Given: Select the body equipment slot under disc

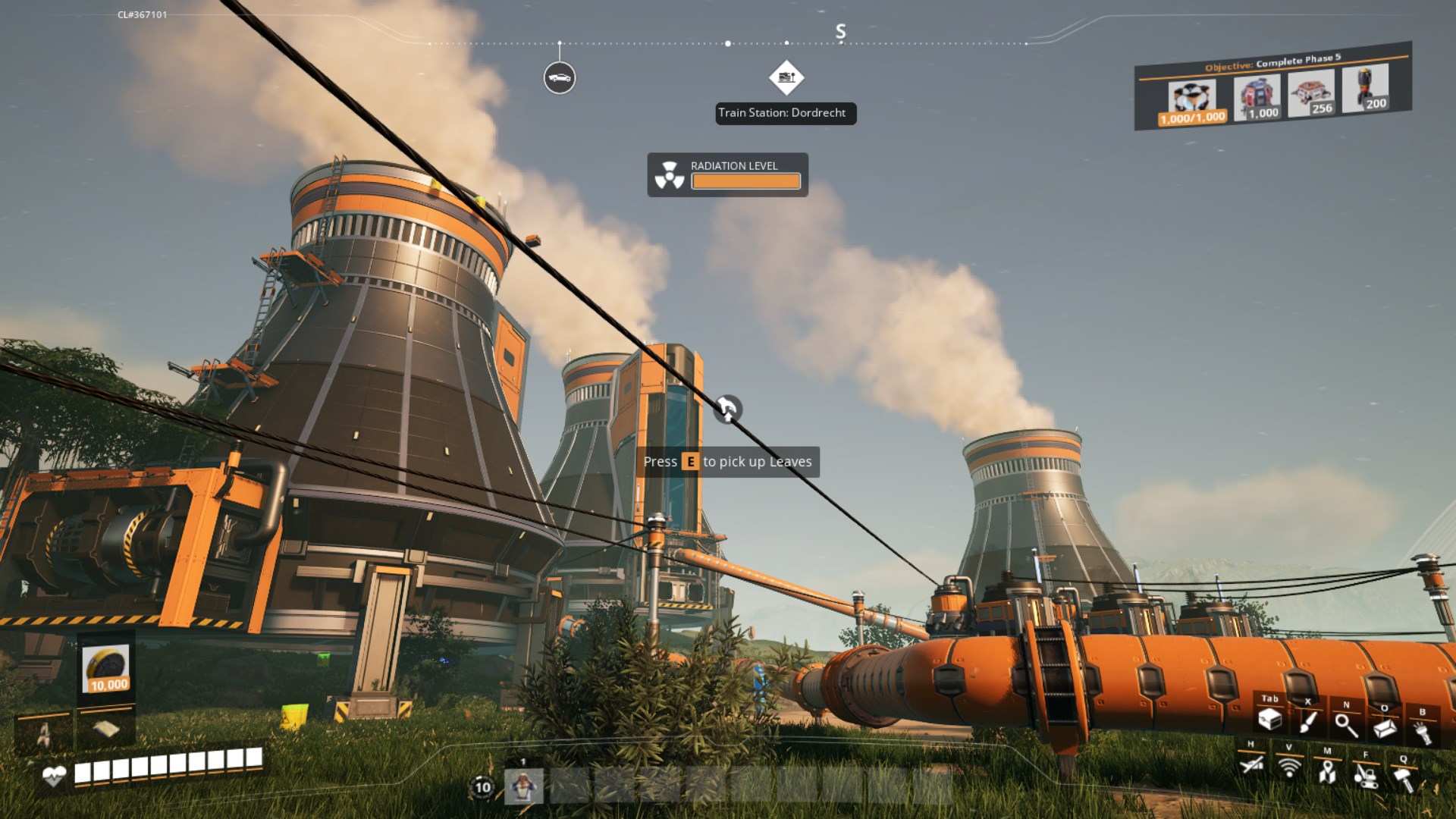Looking at the screenshot, I should click(x=106, y=729).
